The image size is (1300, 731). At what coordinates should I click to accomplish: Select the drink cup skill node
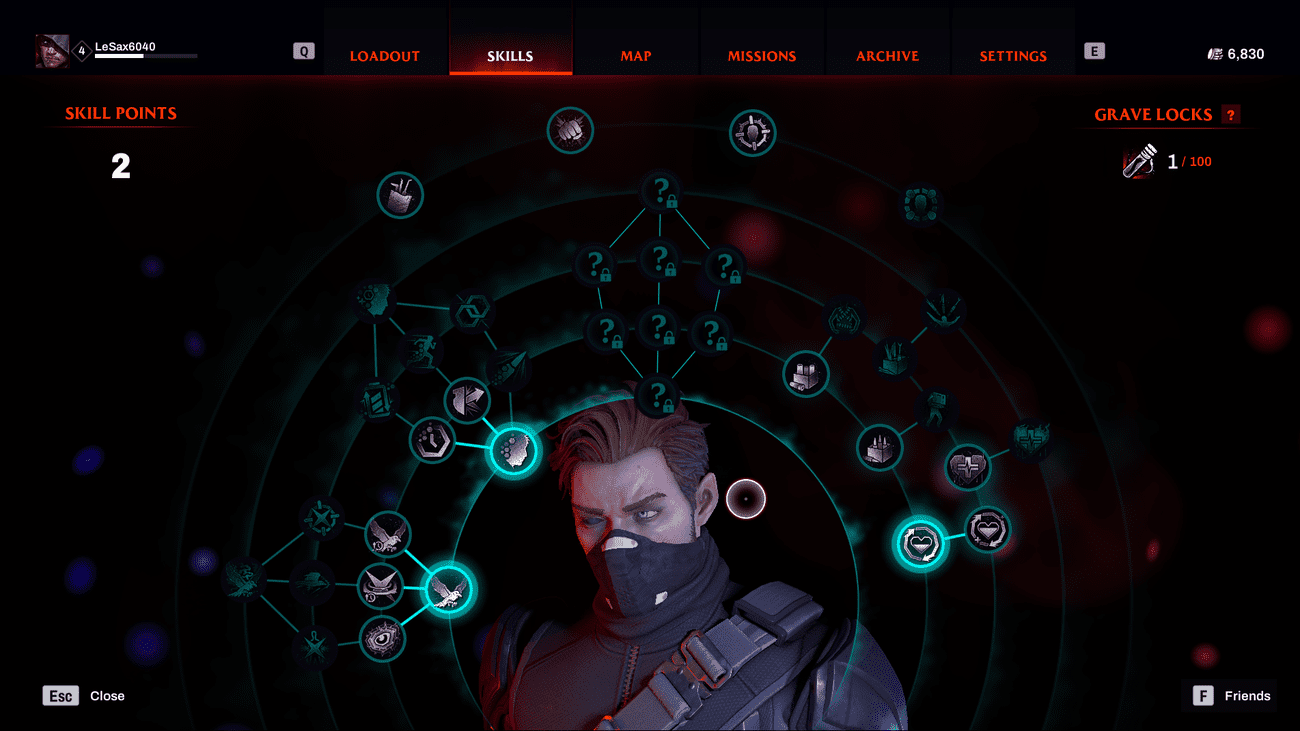point(400,195)
